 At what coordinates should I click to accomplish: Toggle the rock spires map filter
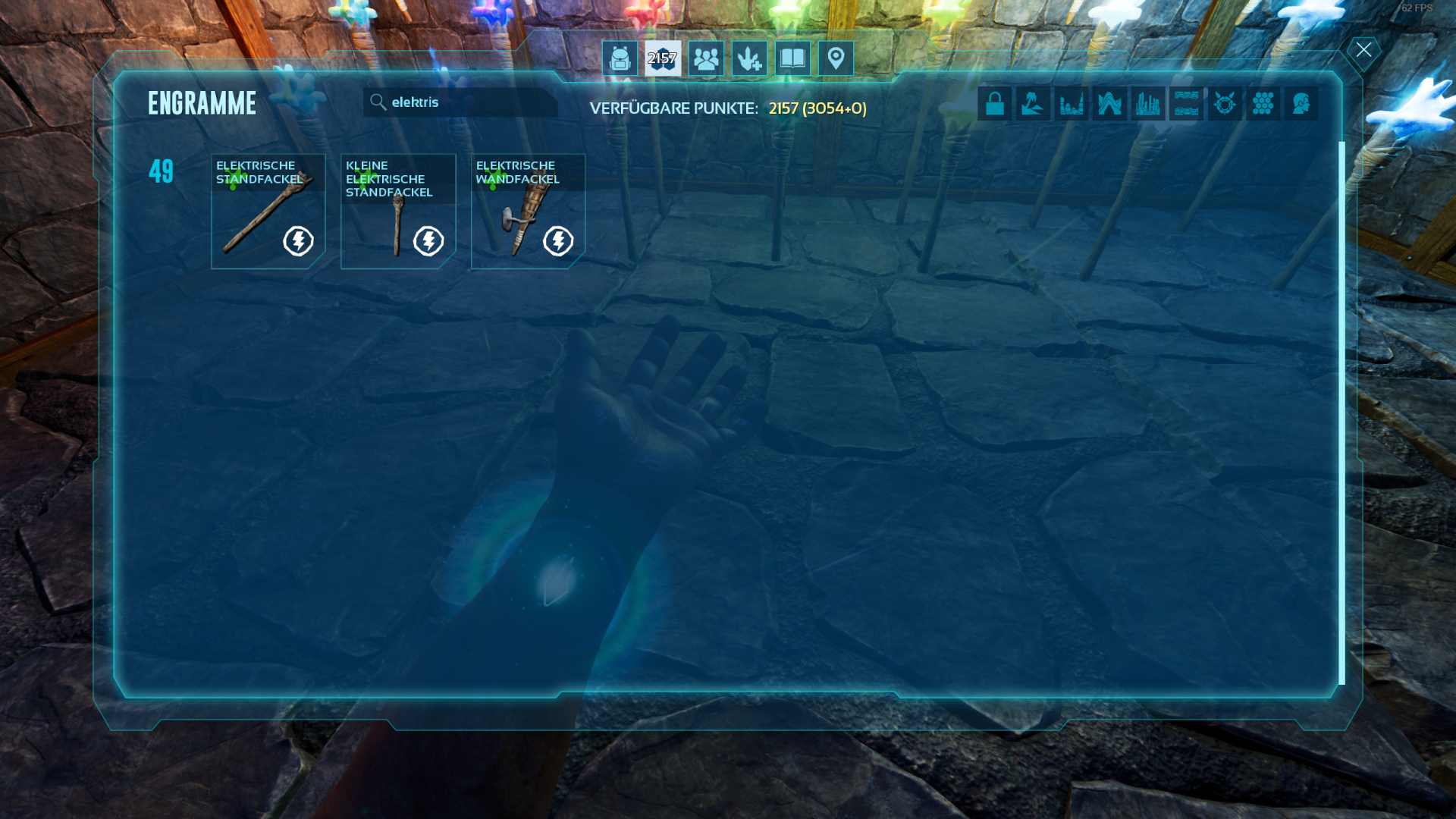pyautogui.click(x=1072, y=103)
